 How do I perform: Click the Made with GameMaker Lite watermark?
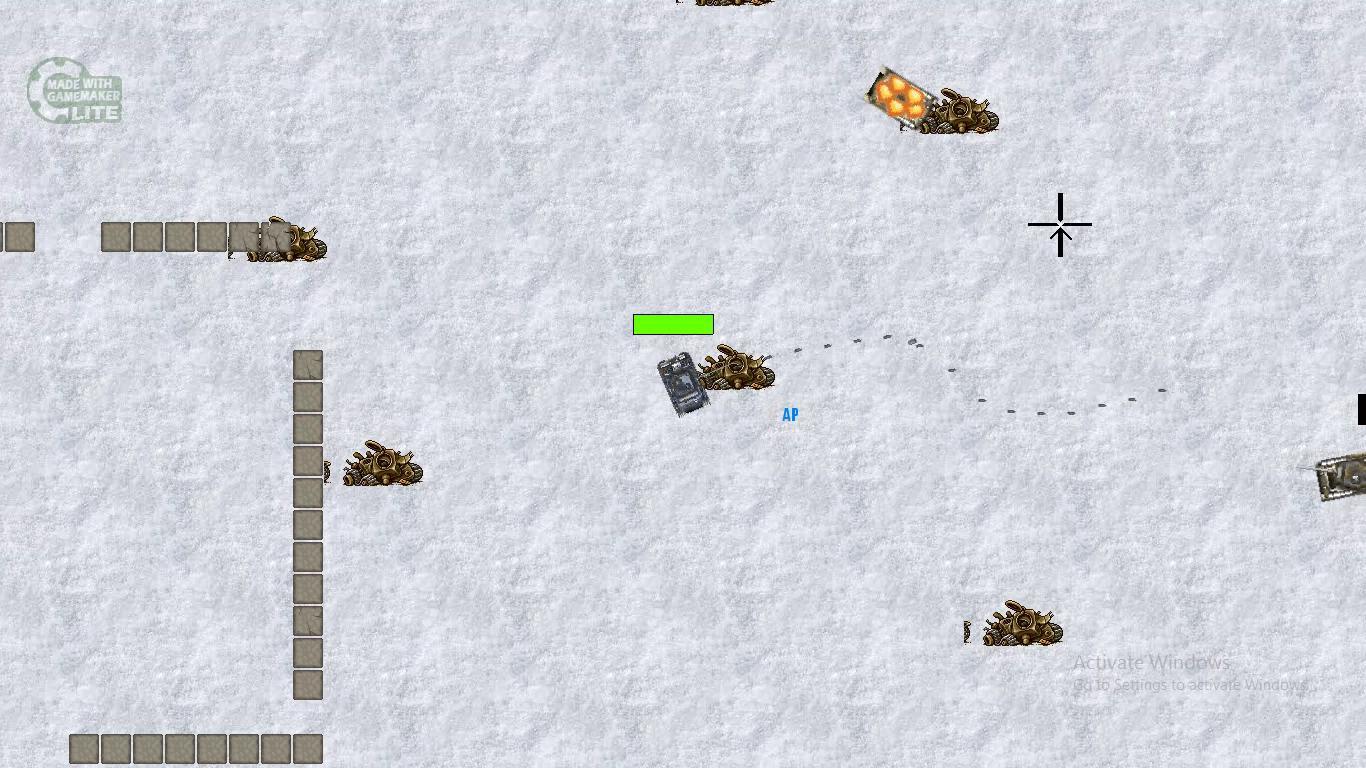pos(75,91)
